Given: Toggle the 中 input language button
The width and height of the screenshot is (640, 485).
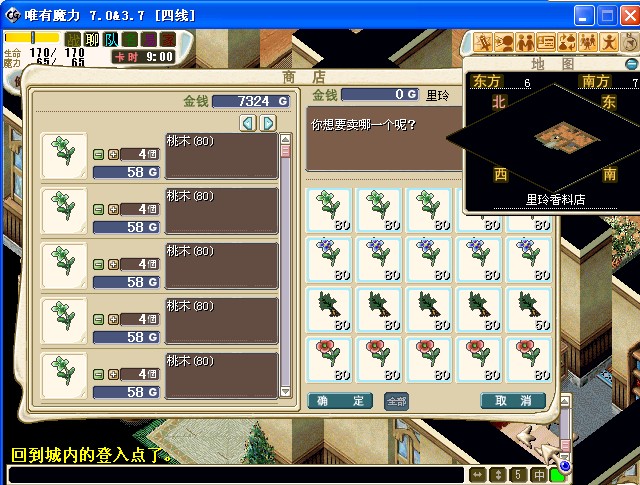Looking at the screenshot, I should pos(539,474).
